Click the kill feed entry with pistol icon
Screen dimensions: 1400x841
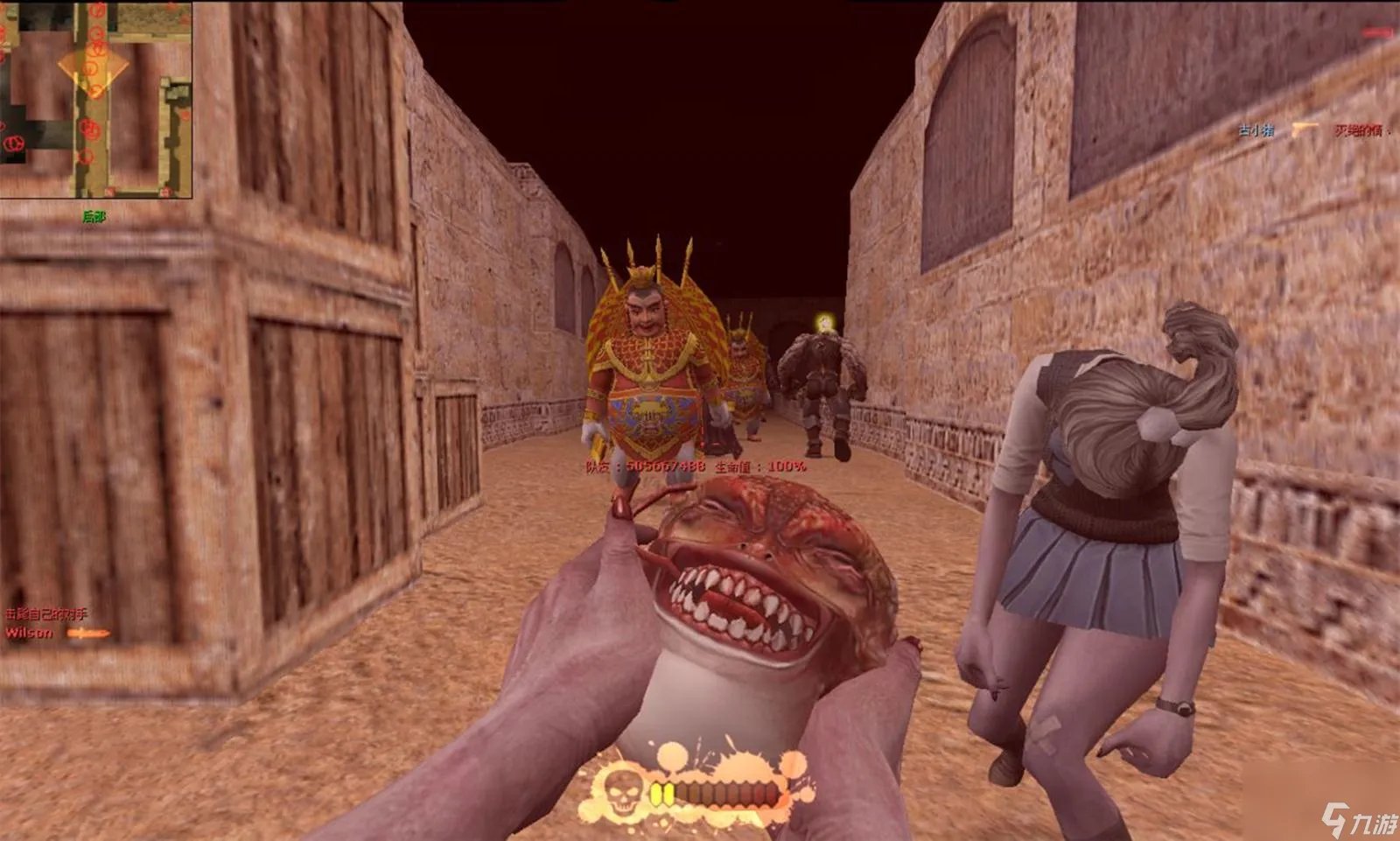(1309, 130)
